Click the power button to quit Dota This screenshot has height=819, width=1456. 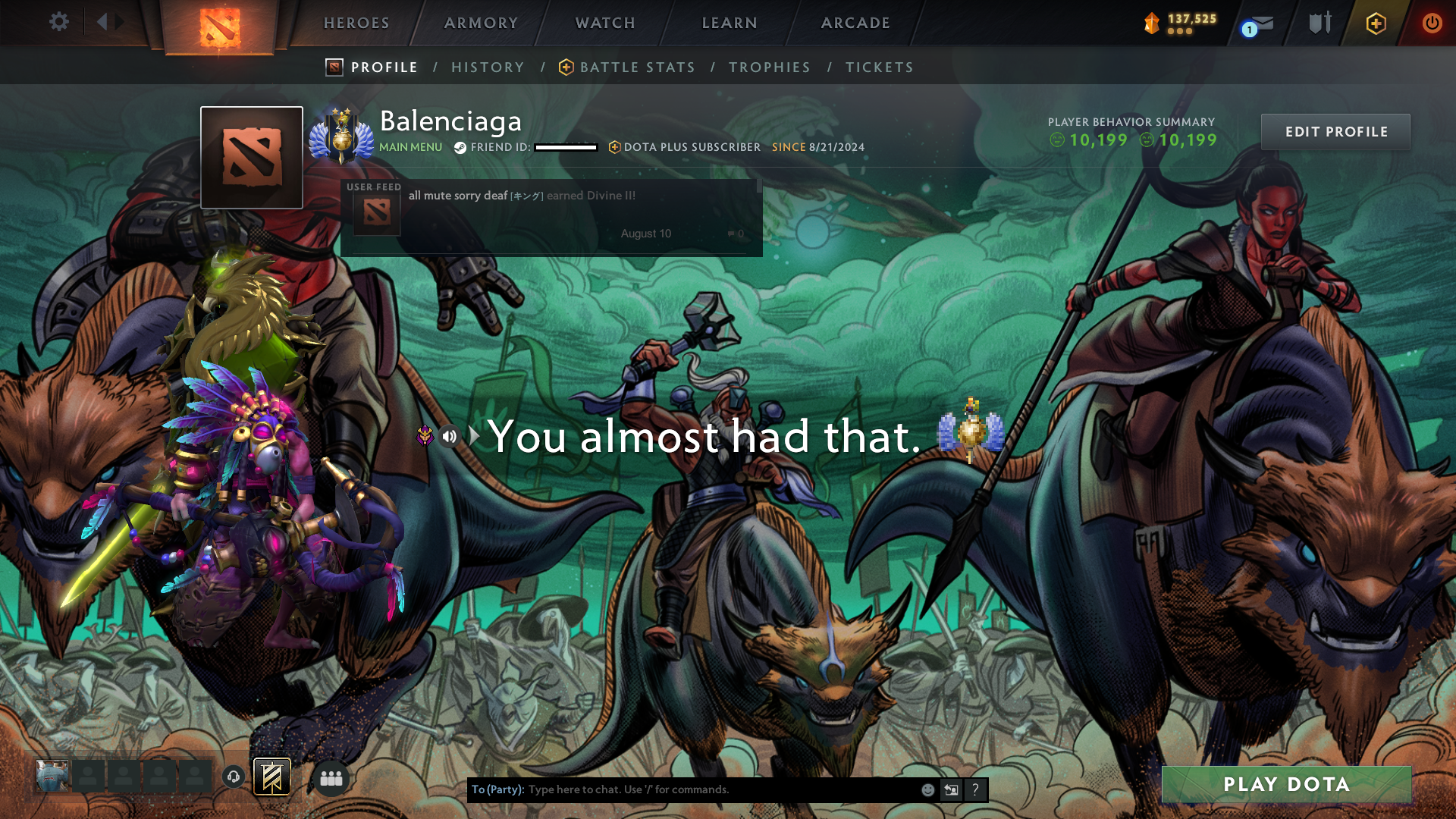[x=1432, y=24]
